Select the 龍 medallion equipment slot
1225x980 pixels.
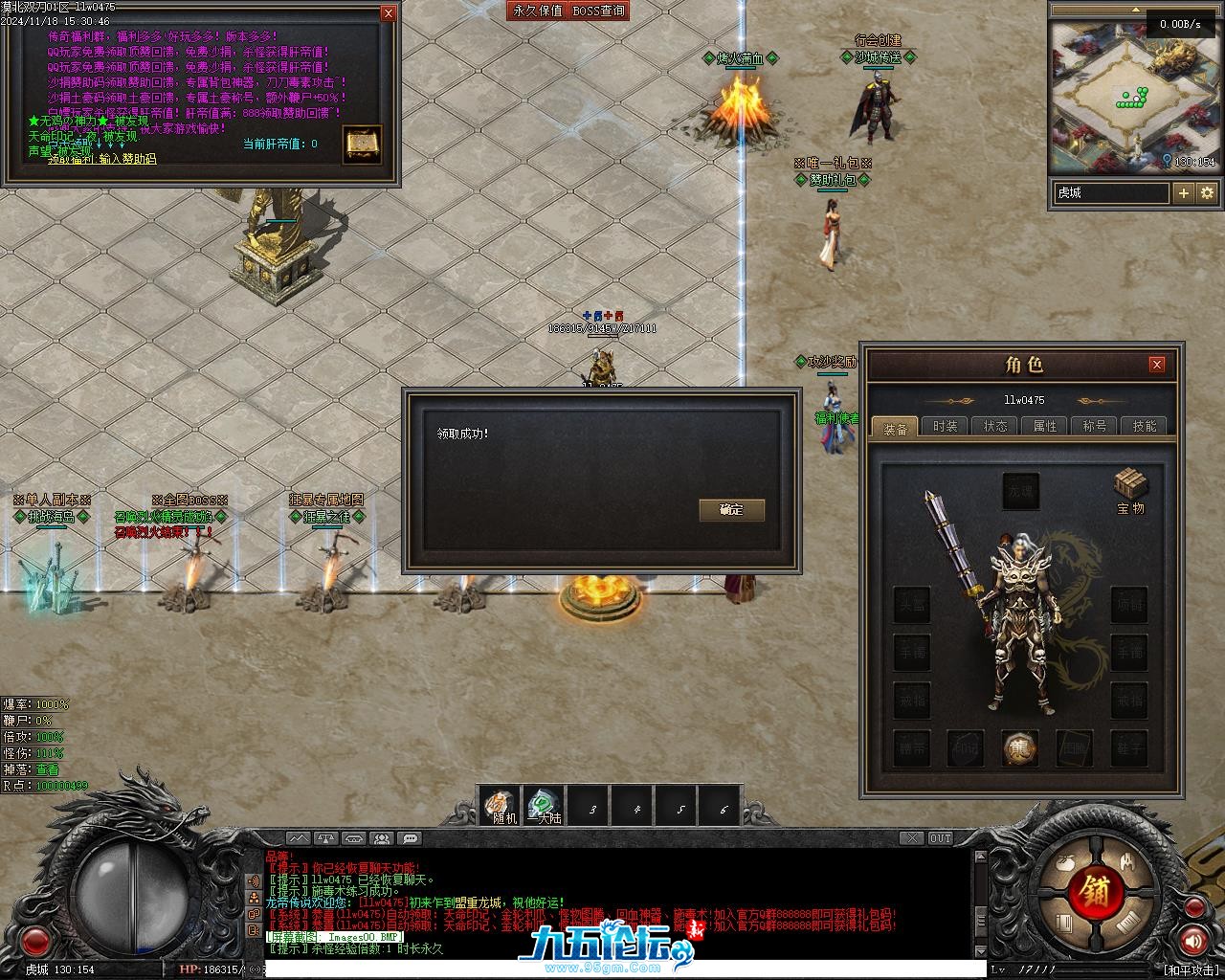coord(1020,748)
